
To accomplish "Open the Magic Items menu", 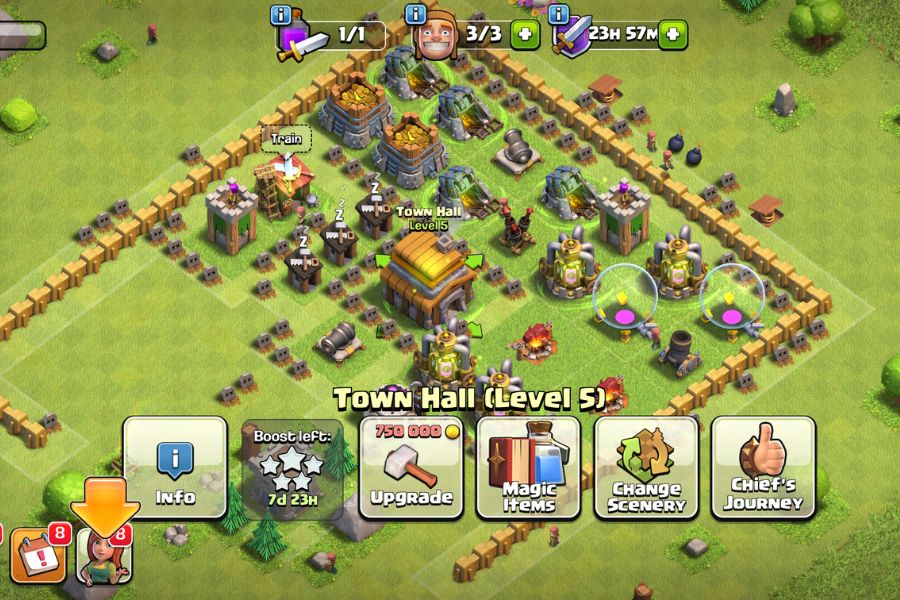I will (529, 468).
